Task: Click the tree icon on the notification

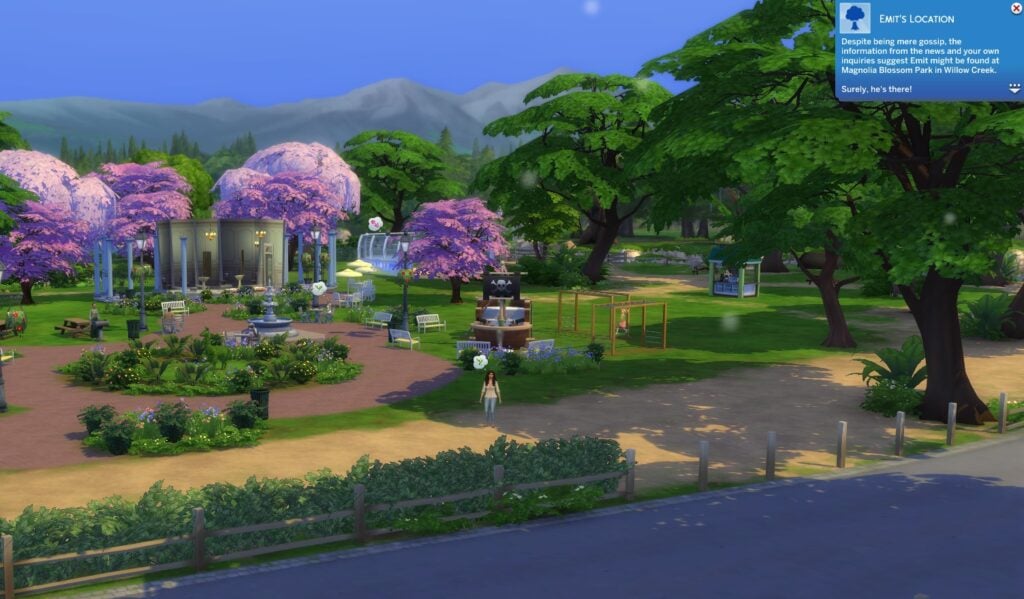Action: pyautogui.click(x=855, y=17)
